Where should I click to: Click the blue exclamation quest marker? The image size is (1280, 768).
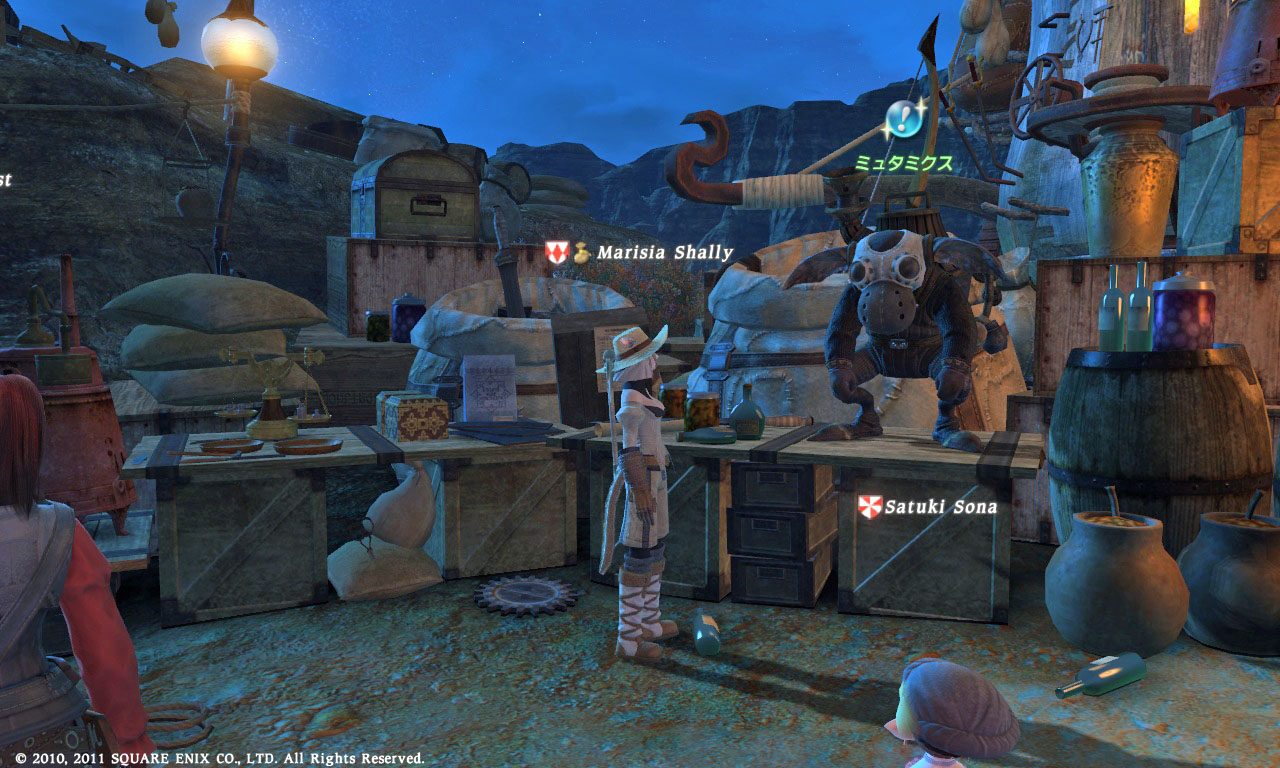[x=904, y=119]
